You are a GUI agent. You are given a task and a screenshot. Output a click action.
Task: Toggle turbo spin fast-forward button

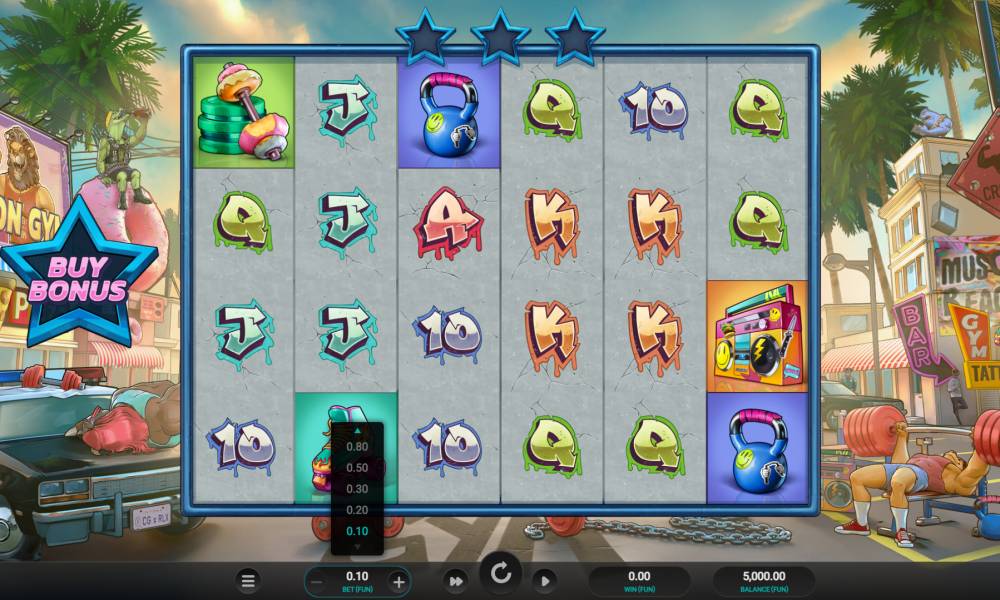[456, 580]
